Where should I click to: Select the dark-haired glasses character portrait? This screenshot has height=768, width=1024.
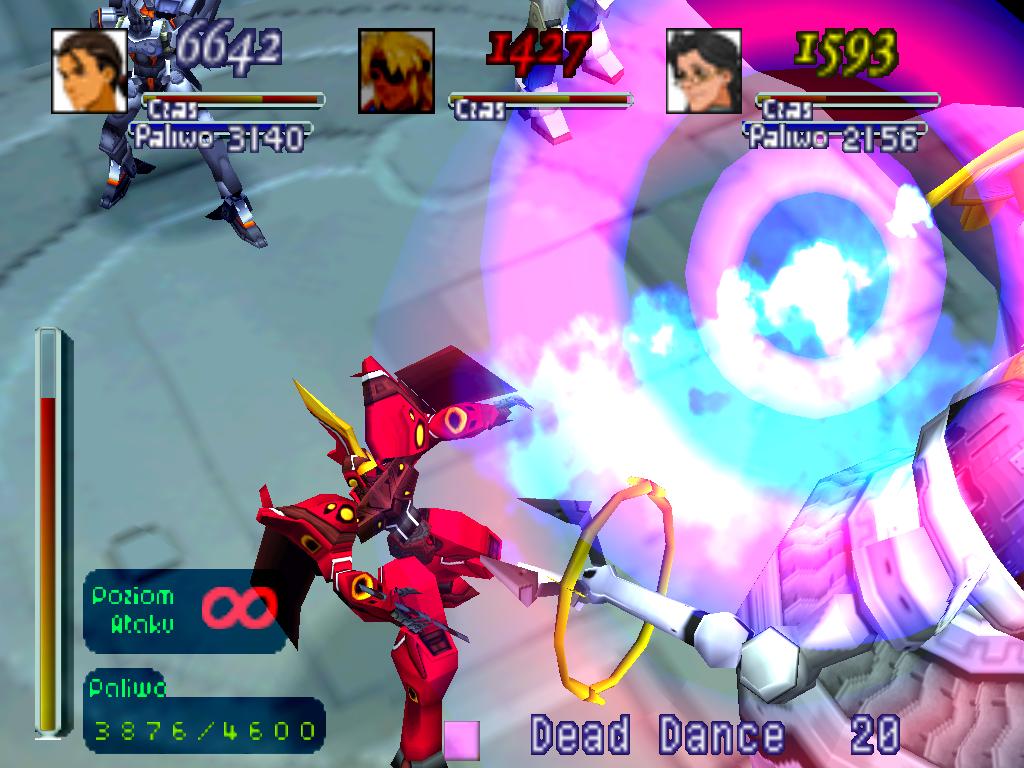pos(704,71)
